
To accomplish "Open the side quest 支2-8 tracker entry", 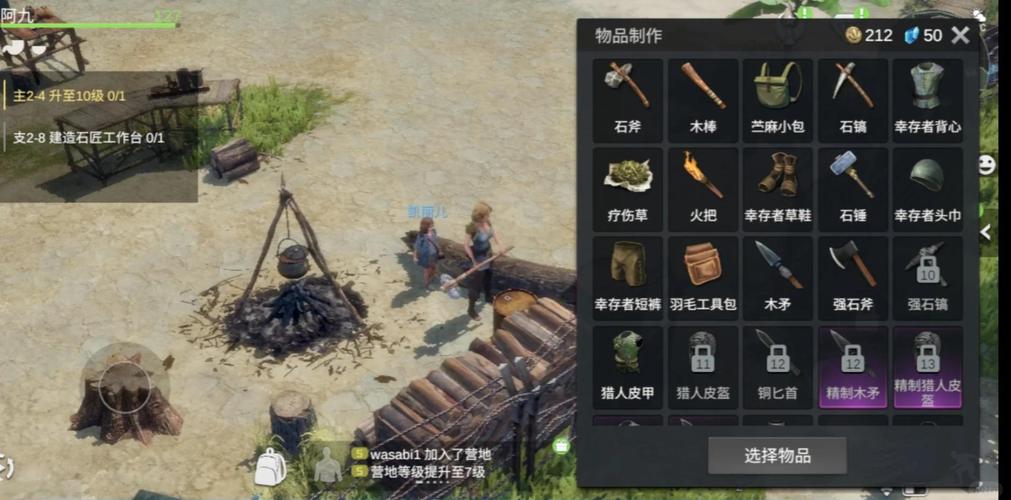I will pyautogui.click(x=88, y=138).
